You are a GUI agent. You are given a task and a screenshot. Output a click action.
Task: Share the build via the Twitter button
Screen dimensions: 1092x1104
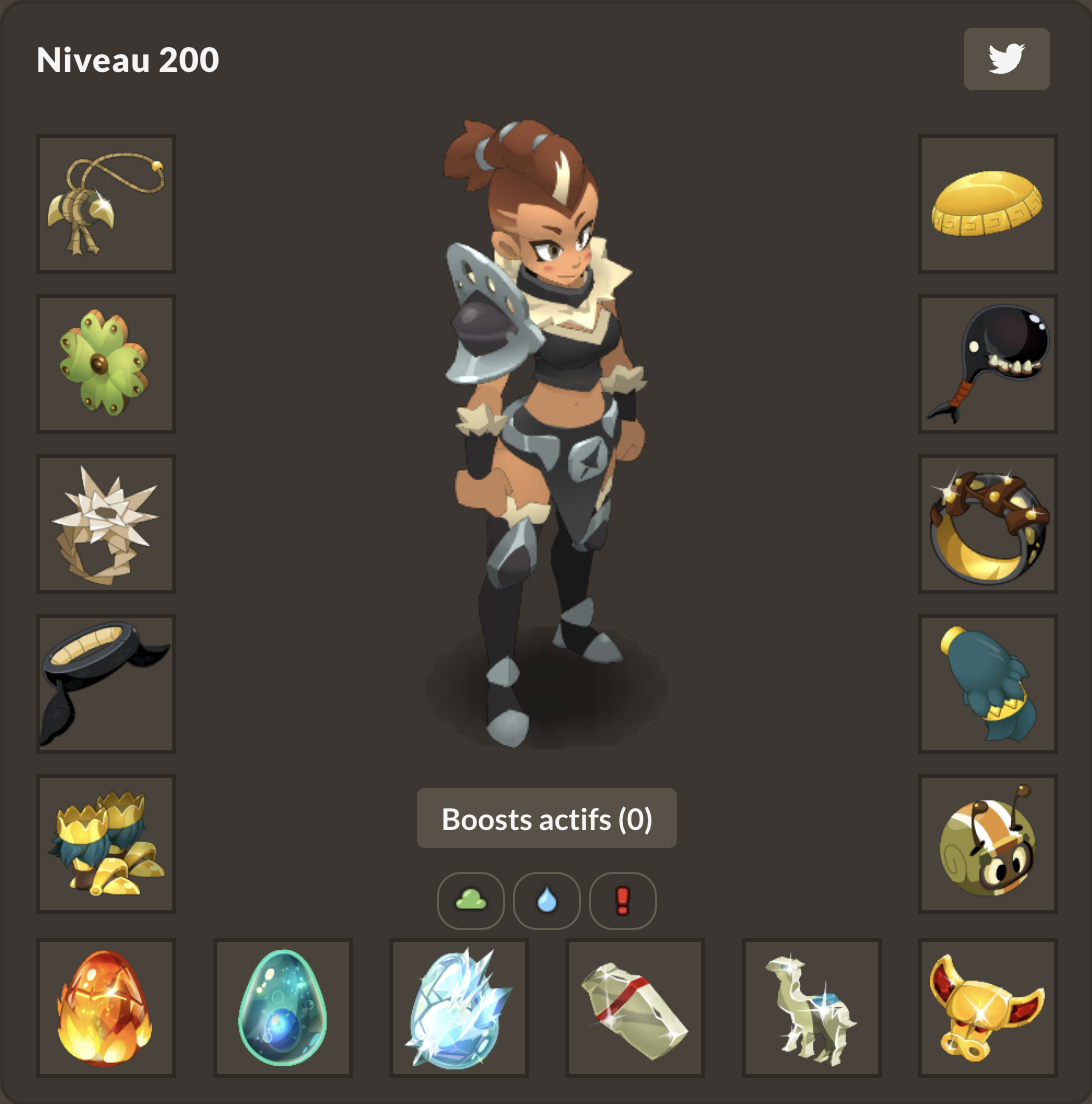pyautogui.click(x=1006, y=59)
